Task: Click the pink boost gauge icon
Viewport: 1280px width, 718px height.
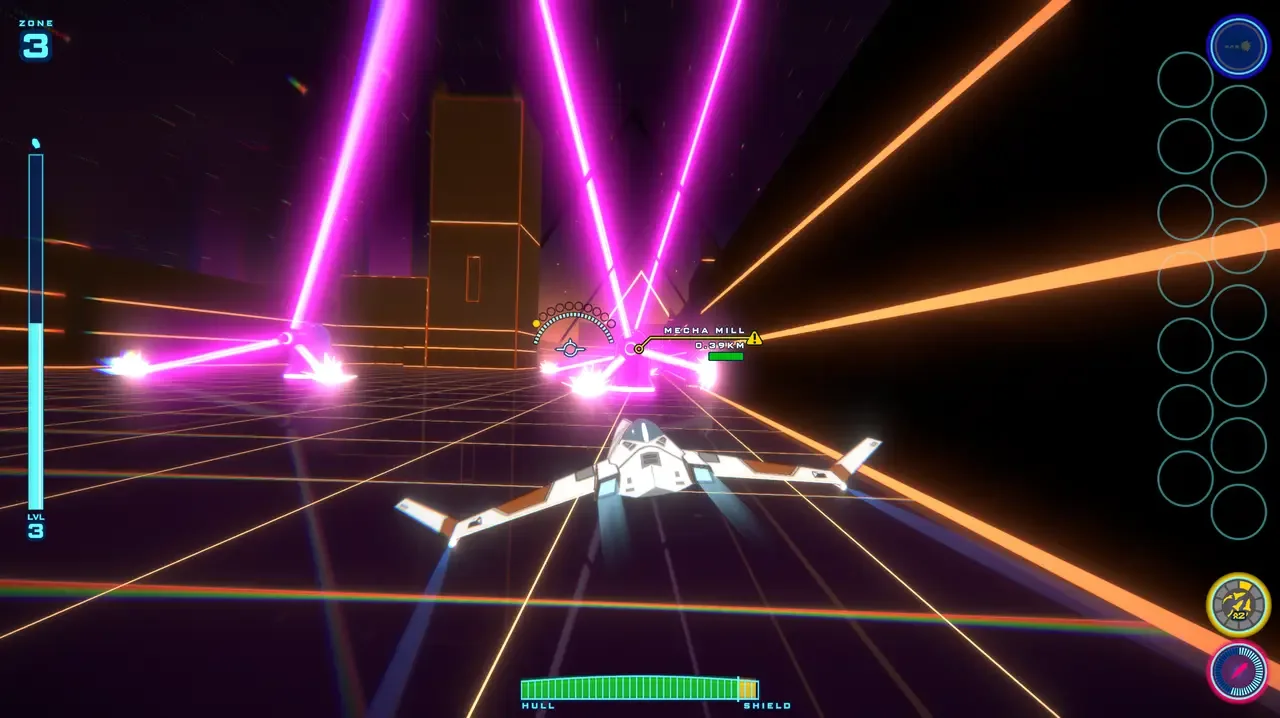Action: tap(1238, 671)
